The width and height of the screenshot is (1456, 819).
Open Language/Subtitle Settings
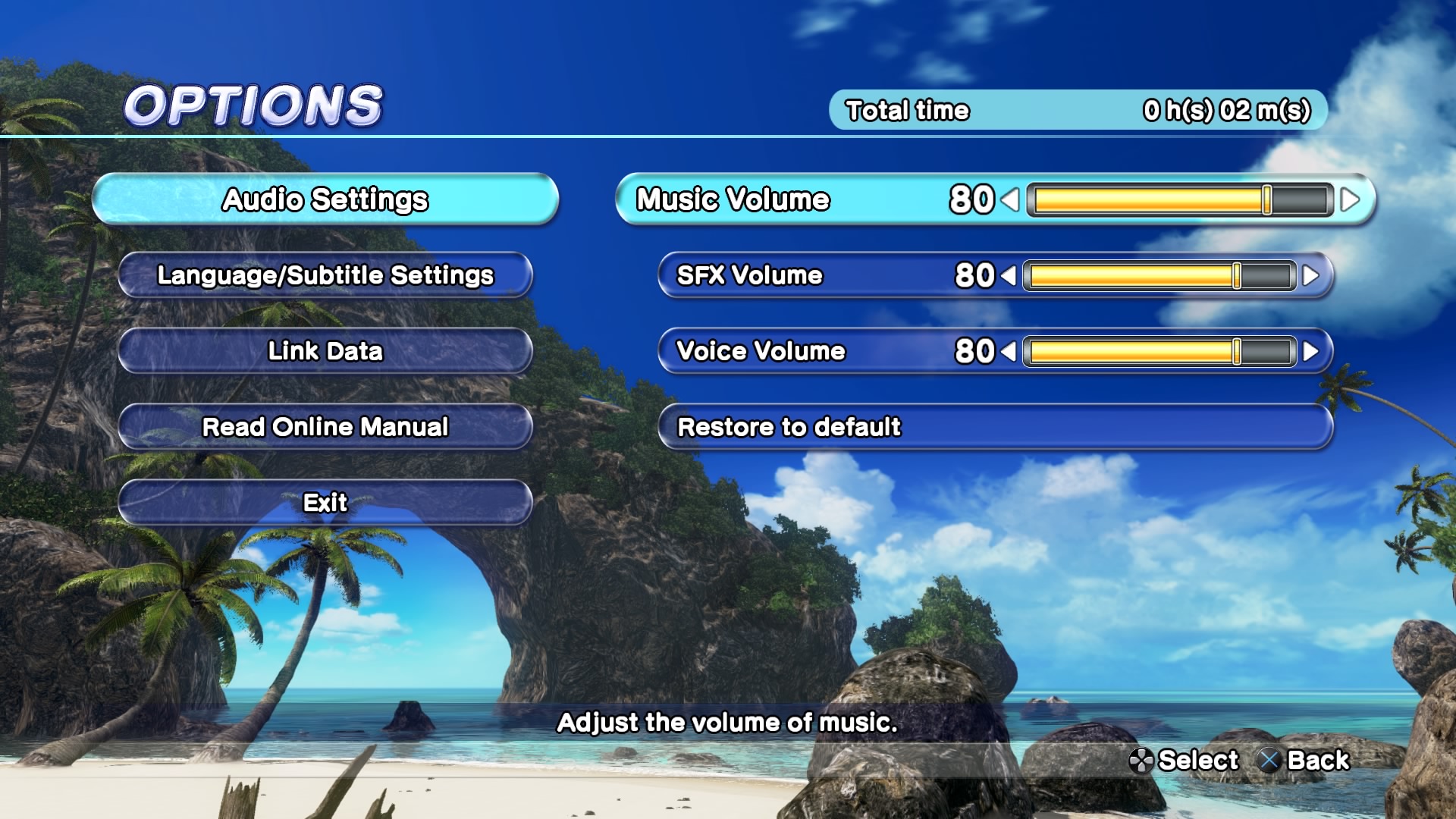(x=325, y=275)
